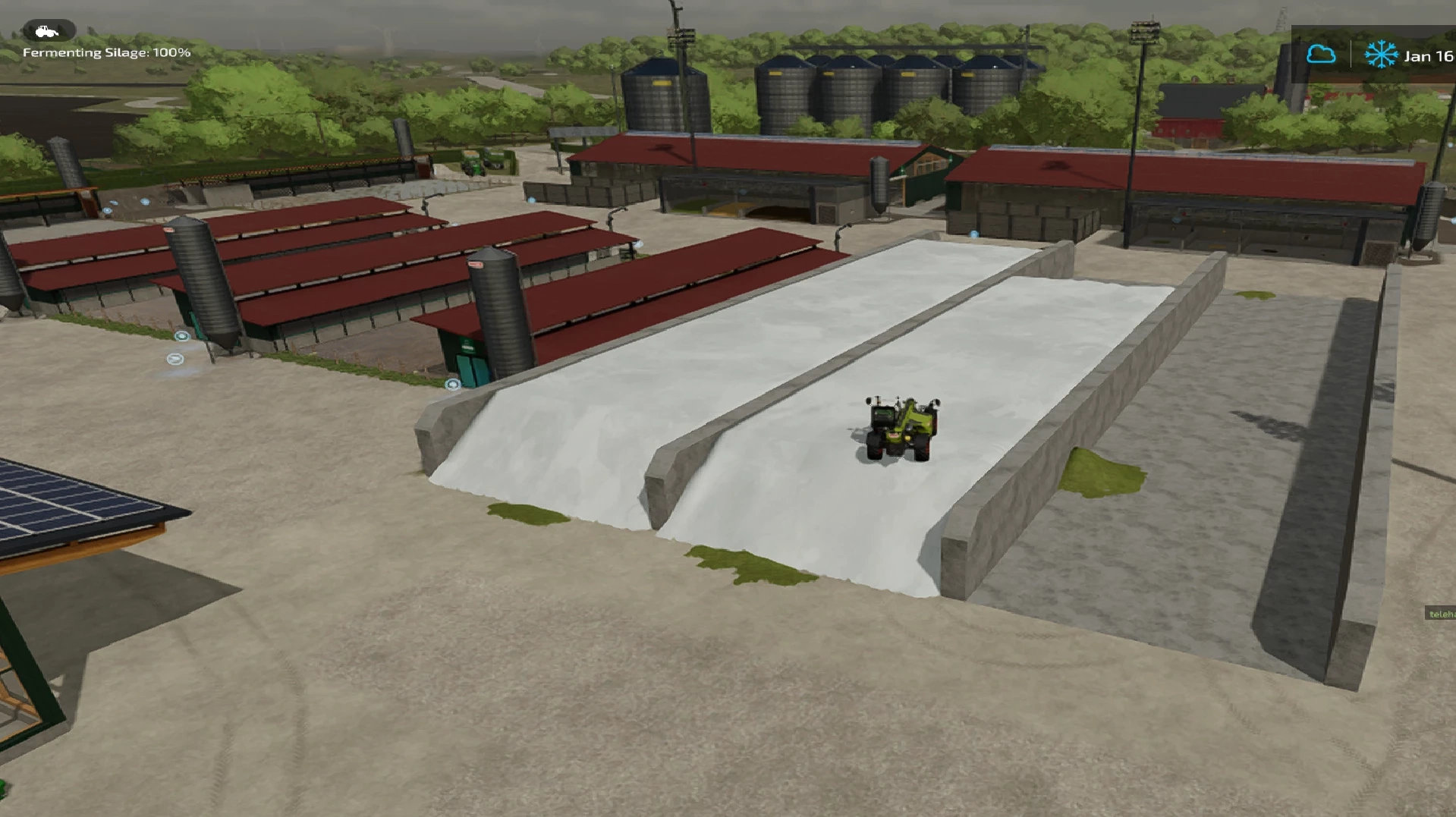Toggle the weather display in the top bar
The height and width of the screenshot is (817, 1456).
[1320, 54]
